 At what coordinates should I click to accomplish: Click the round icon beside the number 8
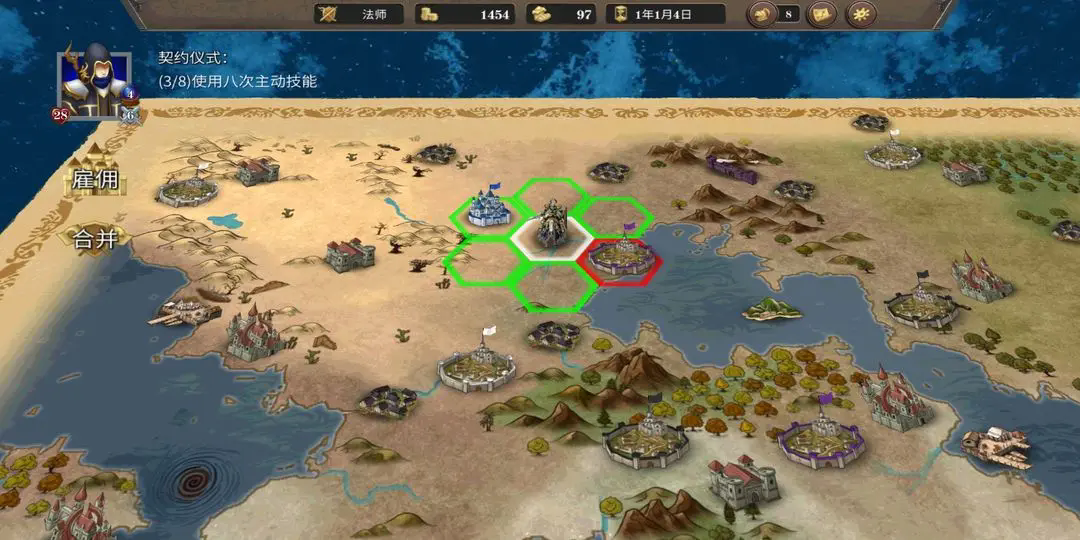[x=763, y=14]
